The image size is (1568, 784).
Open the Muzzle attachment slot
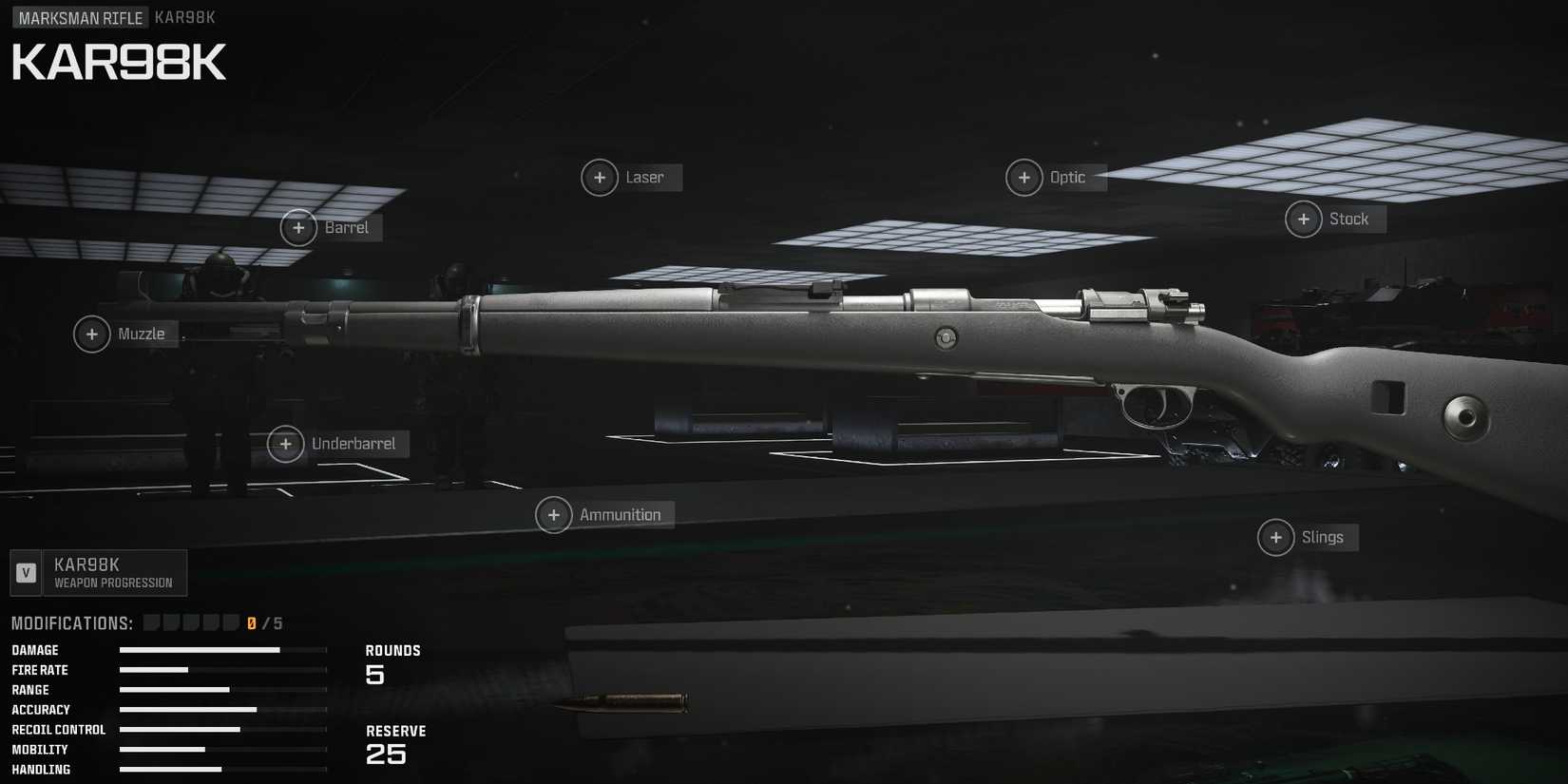coord(91,335)
